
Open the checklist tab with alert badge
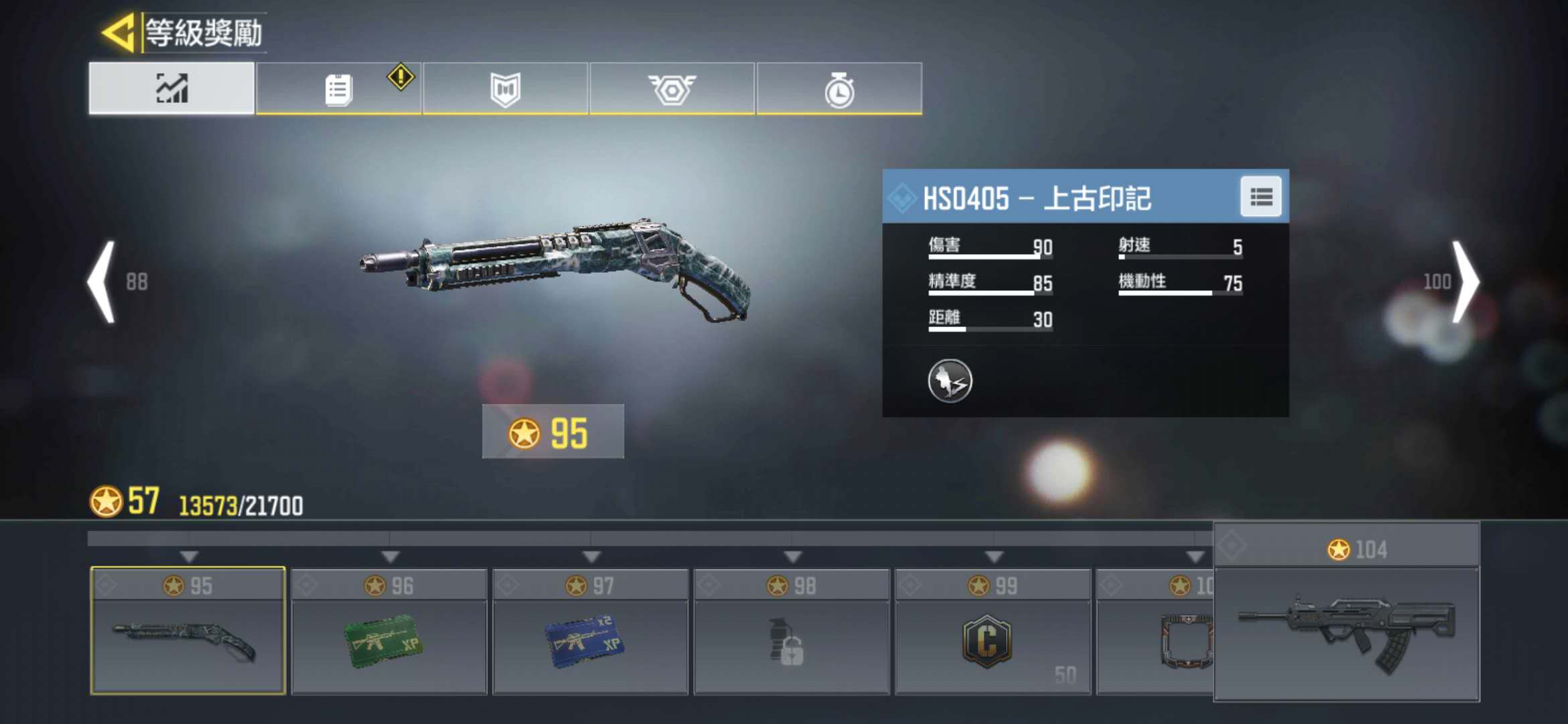(x=338, y=89)
